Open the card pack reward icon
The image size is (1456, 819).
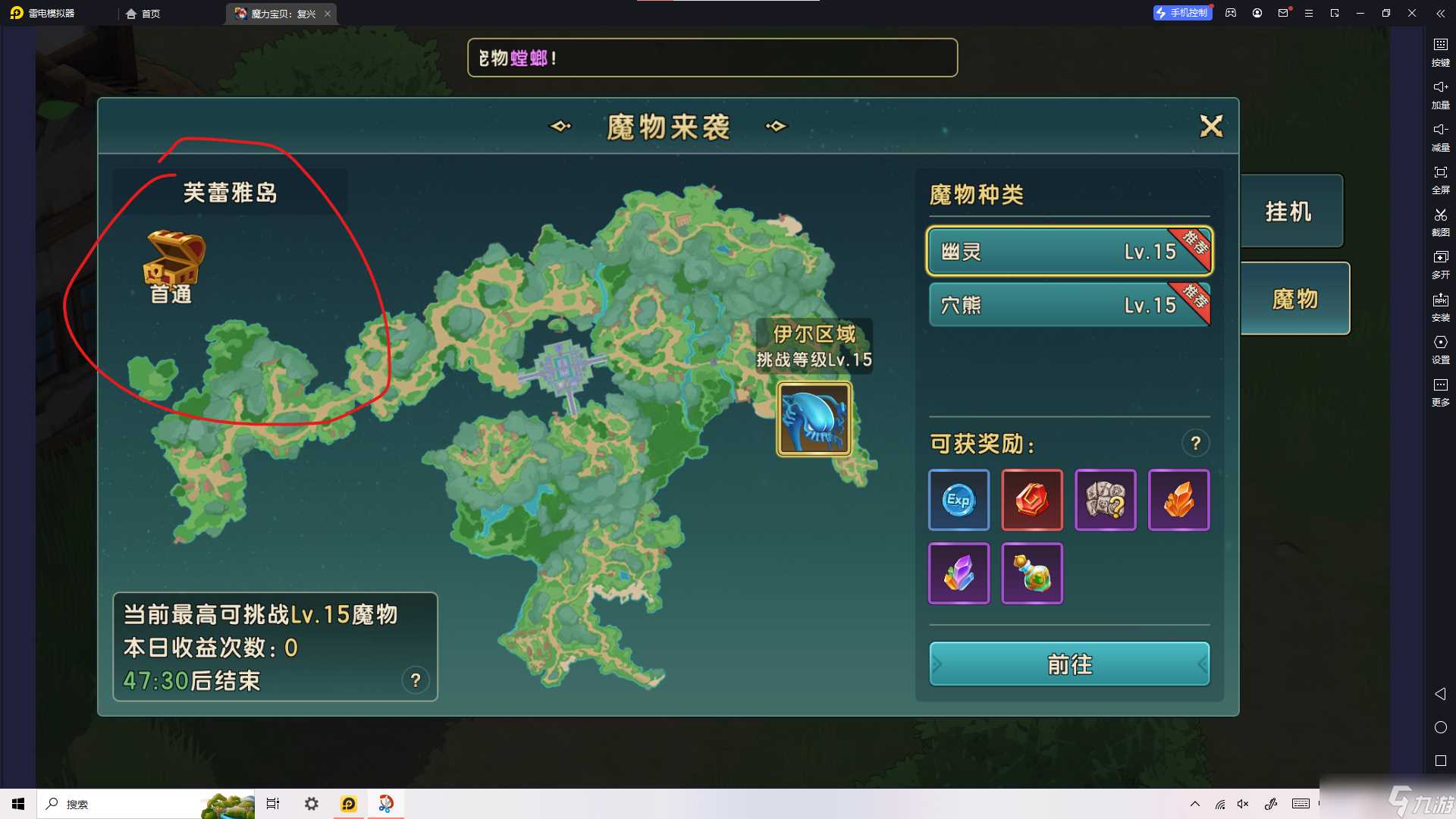1106,500
